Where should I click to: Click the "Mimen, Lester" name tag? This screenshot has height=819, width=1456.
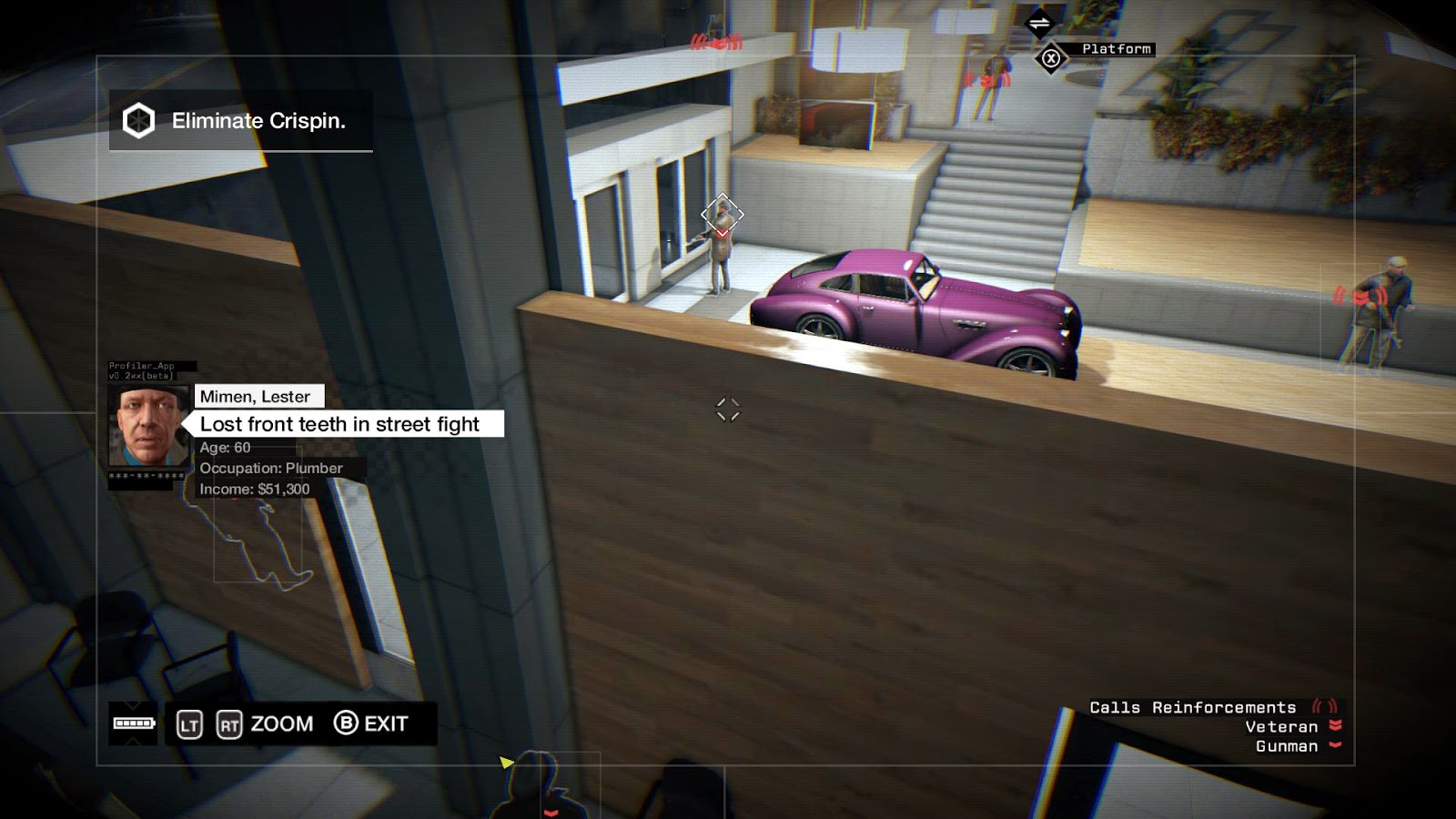pos(256,397)
